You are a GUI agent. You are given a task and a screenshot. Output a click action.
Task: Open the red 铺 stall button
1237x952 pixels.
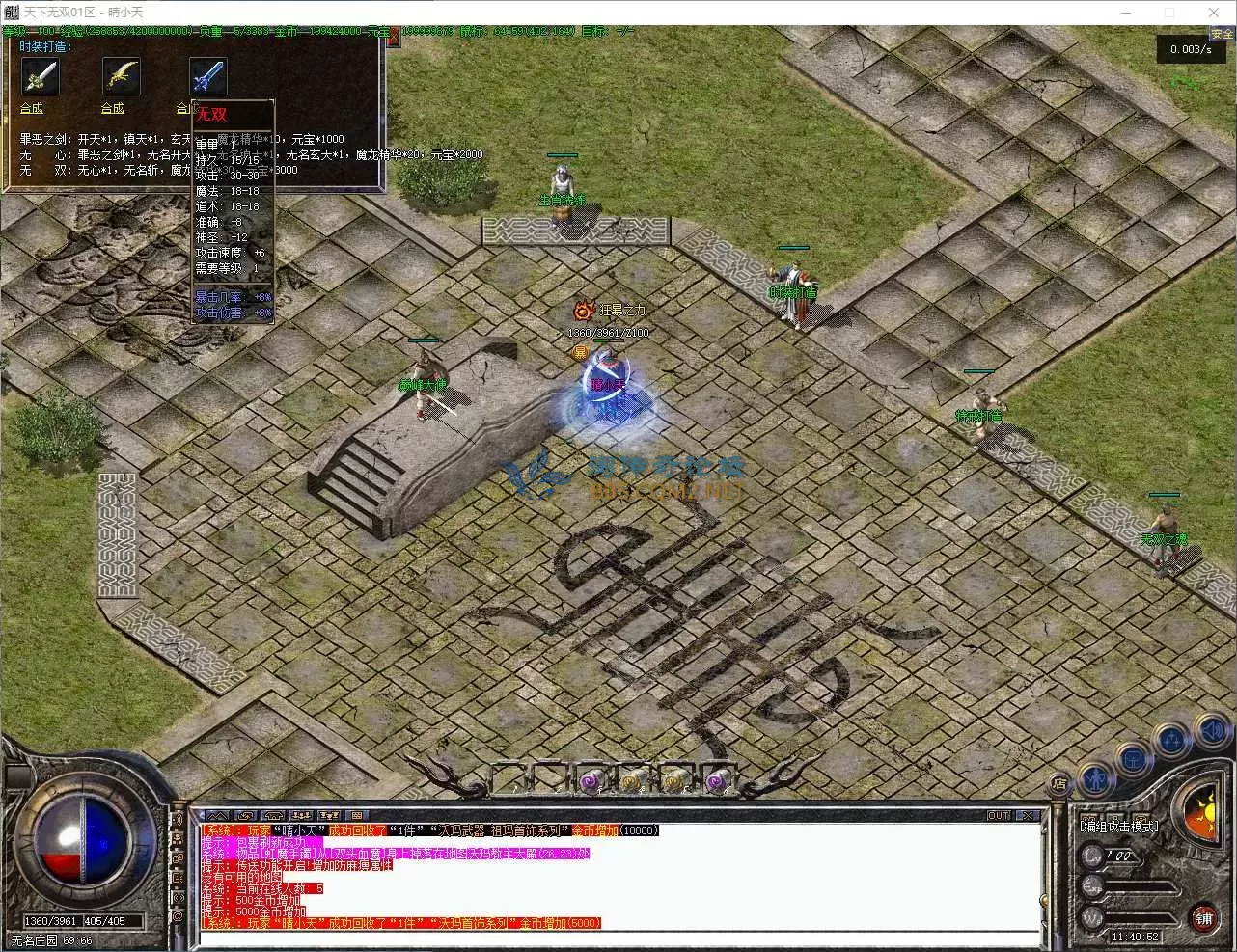point(1204,917)
